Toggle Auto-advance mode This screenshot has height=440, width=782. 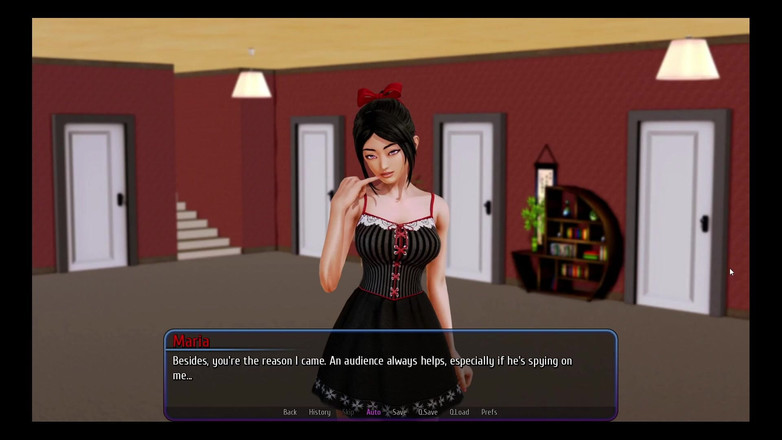coord(373,412)
